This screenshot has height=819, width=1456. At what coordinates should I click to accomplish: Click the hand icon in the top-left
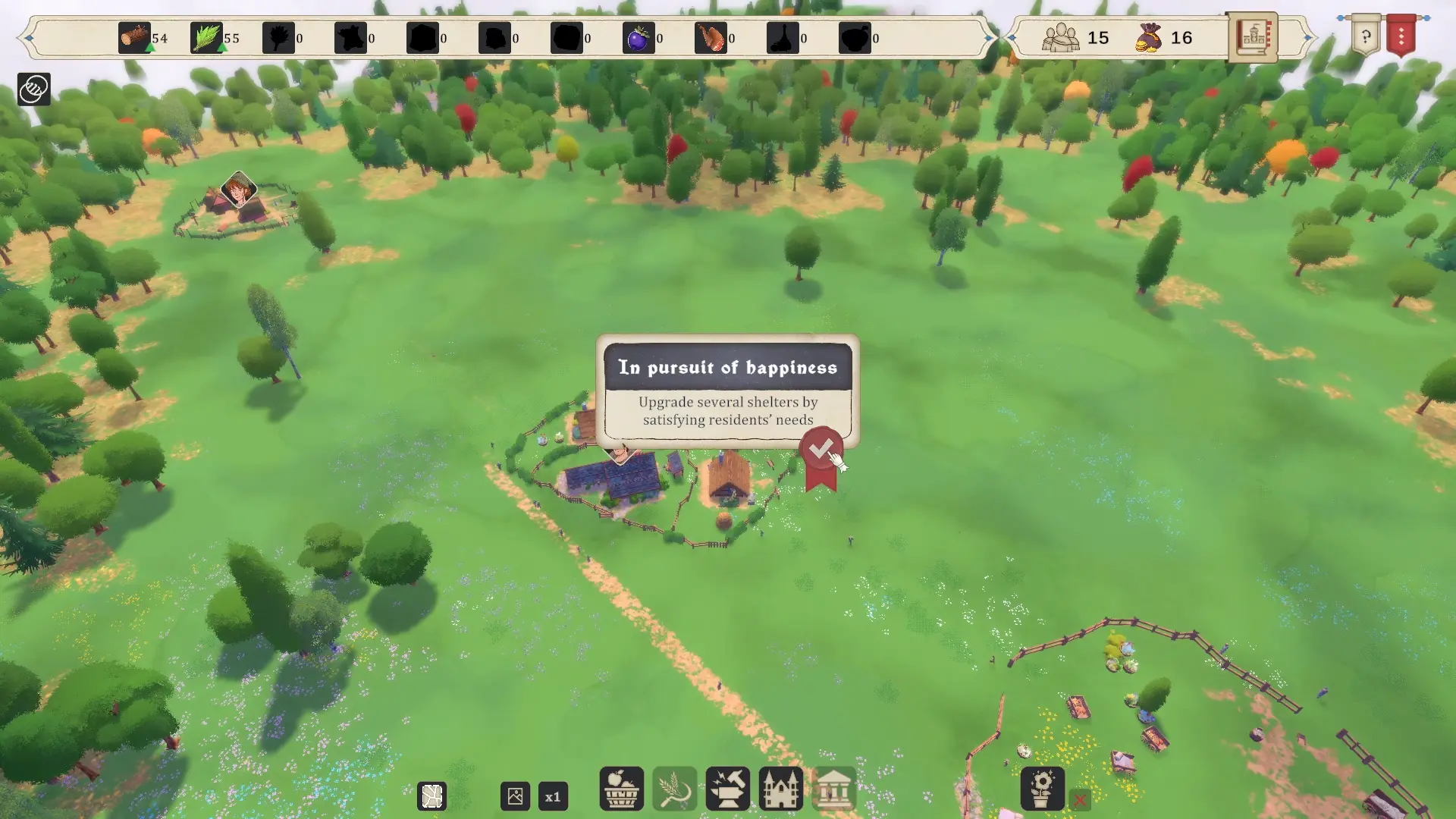tap(33, 89)
